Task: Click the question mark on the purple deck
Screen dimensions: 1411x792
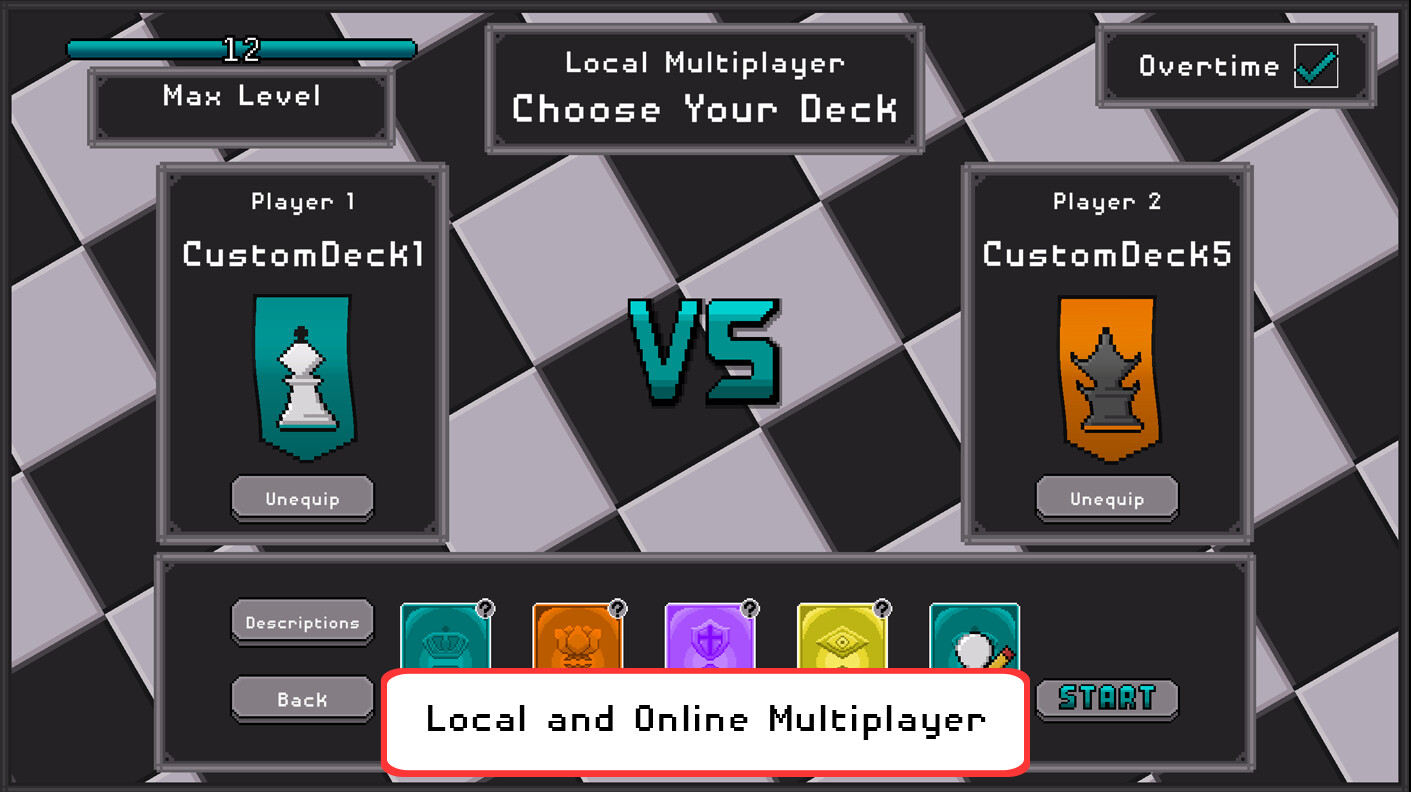Action: pyautogui.click(x=749, y=605)
